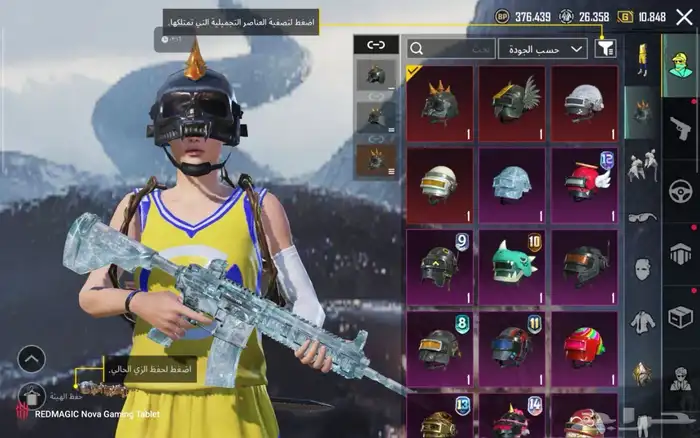Pick the red rainbow-visor helmet

pyautogui.click(x=584, y=347)
